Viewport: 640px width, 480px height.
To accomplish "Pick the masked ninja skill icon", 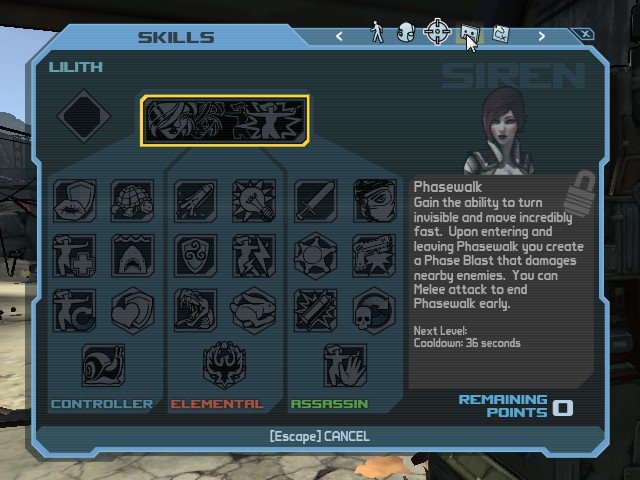I will pos(373,201).
